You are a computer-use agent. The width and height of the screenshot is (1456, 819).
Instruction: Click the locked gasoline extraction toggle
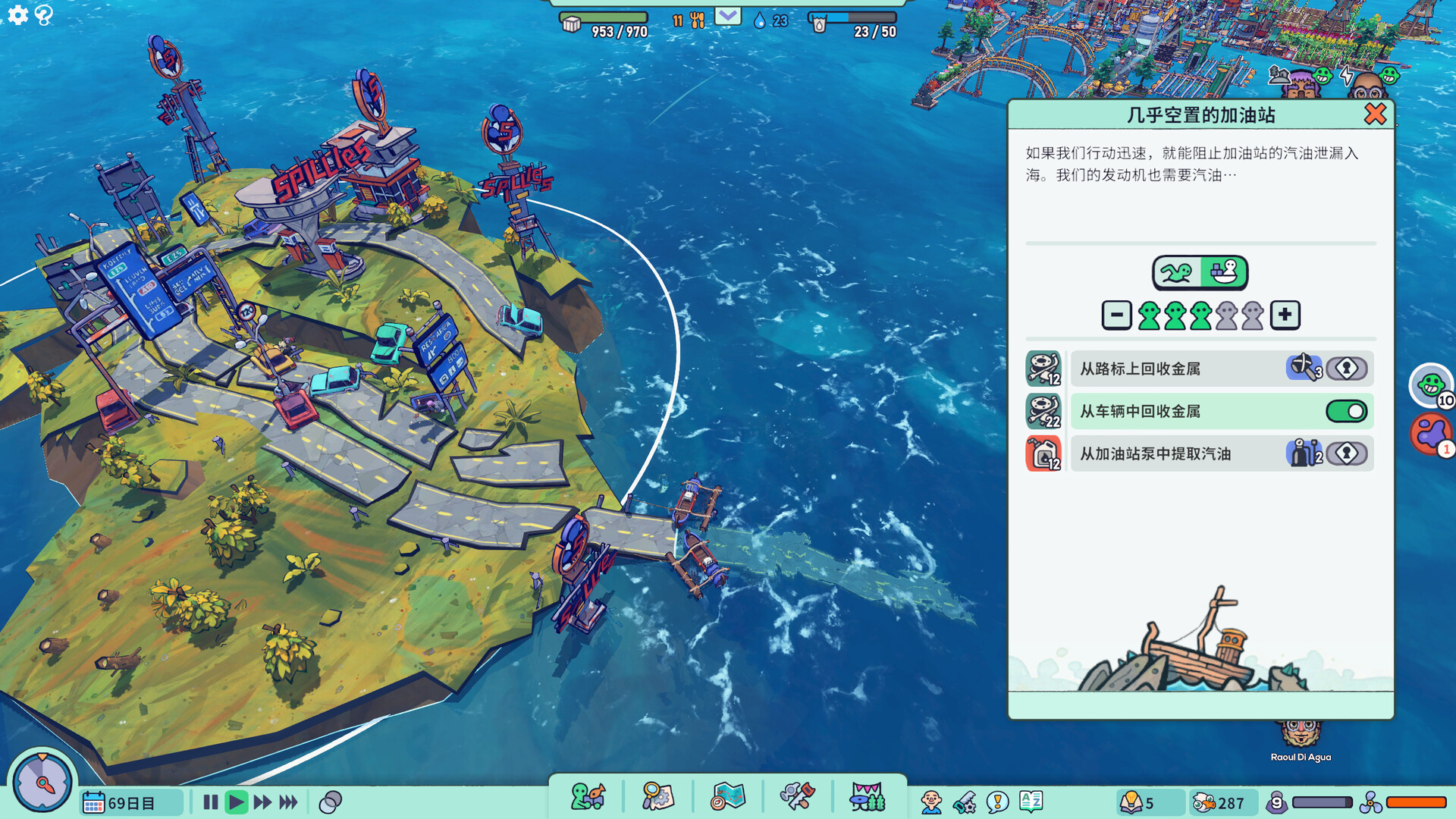point(1346,453)
